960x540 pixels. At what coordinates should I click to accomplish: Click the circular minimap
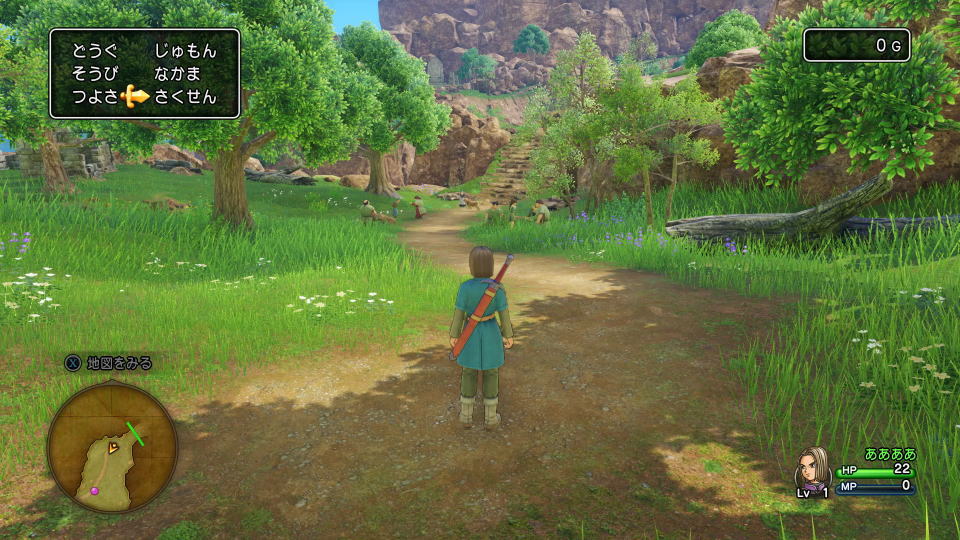pyautogui.click(x=111, y=447)
